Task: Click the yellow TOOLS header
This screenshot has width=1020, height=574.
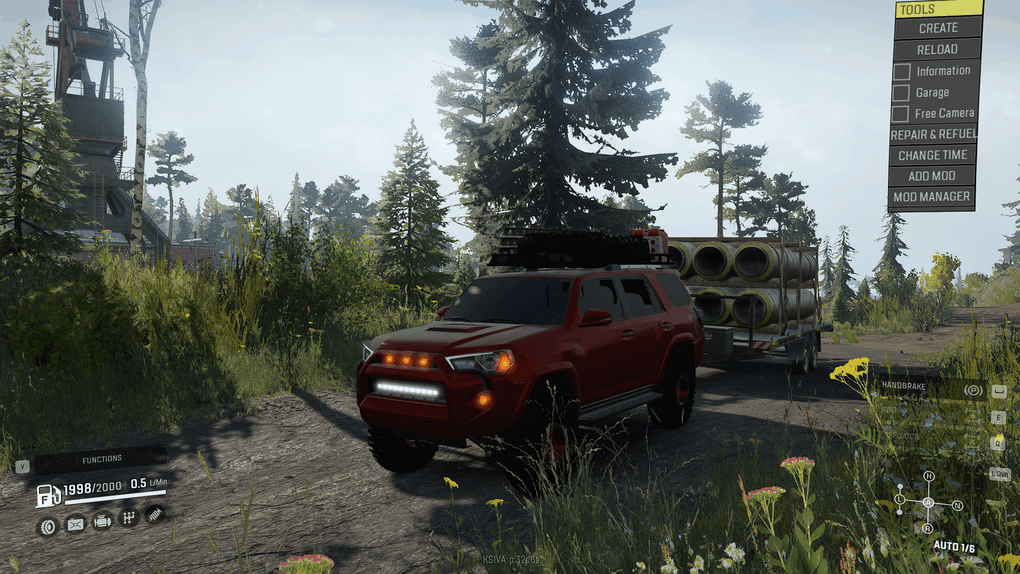Action: tap(938, 9)
